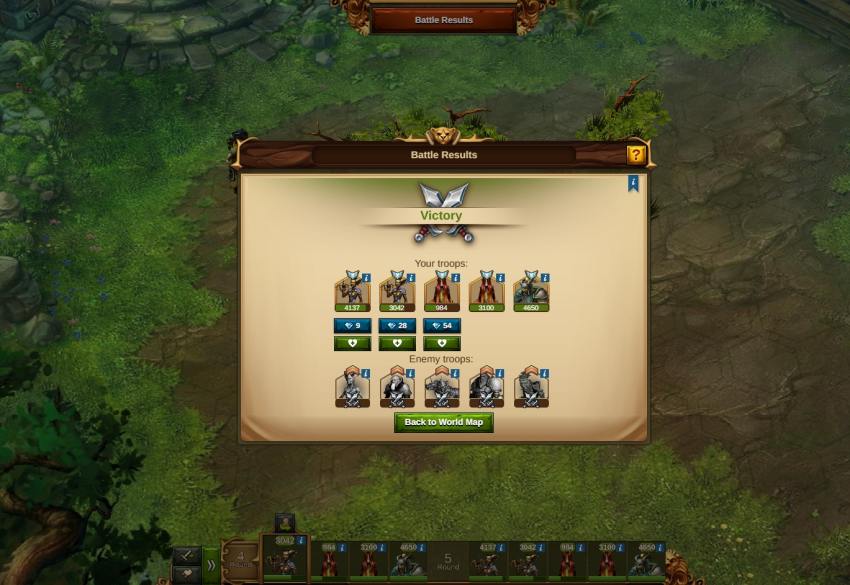The width and height of the screenshot is (850, 585).
Task: Select your troop showing 3100 health
Action: [486, 291]
